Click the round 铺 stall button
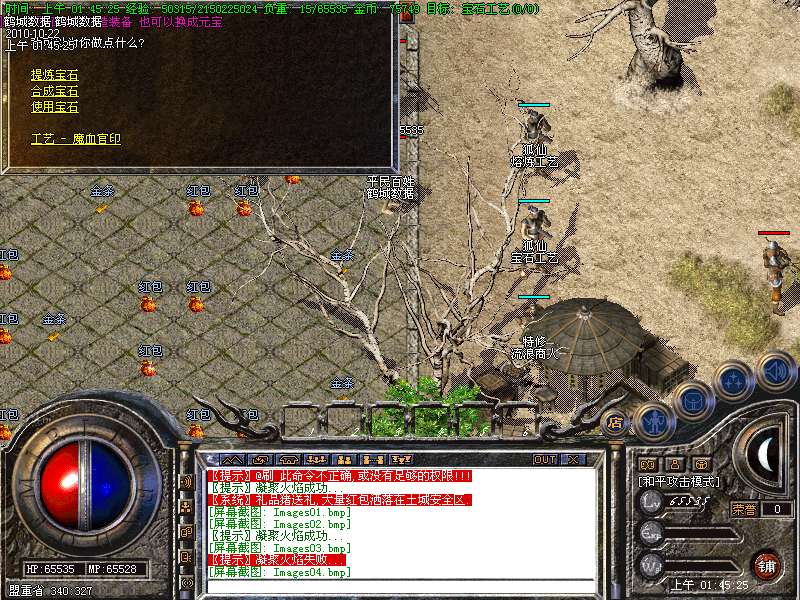800x600 pixels. pyautogui.click(x=767, y=564)
